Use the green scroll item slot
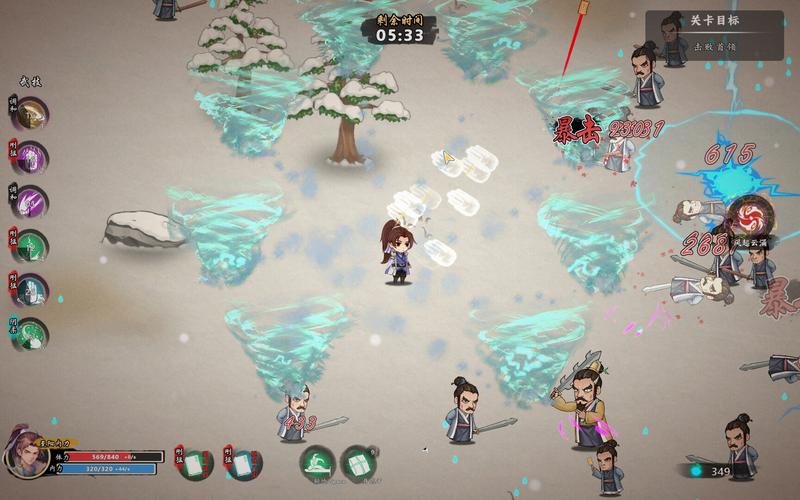800x500 pixels. pyautogui.click(x=358, y=463)
